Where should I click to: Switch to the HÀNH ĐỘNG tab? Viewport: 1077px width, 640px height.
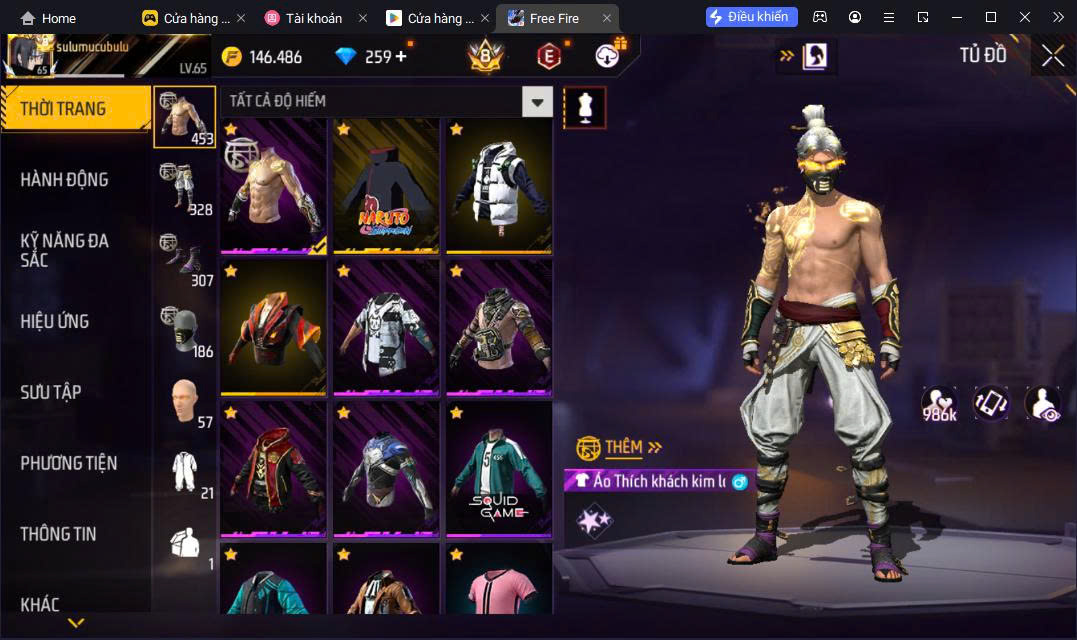coord(64,180)
